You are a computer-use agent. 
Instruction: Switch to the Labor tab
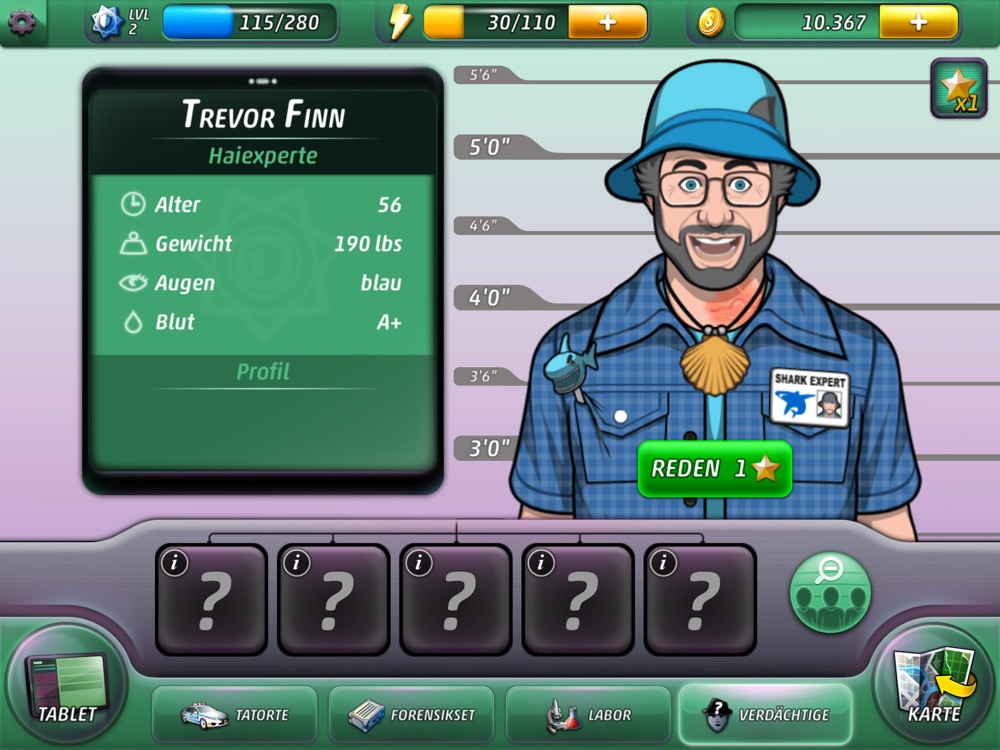588,715
